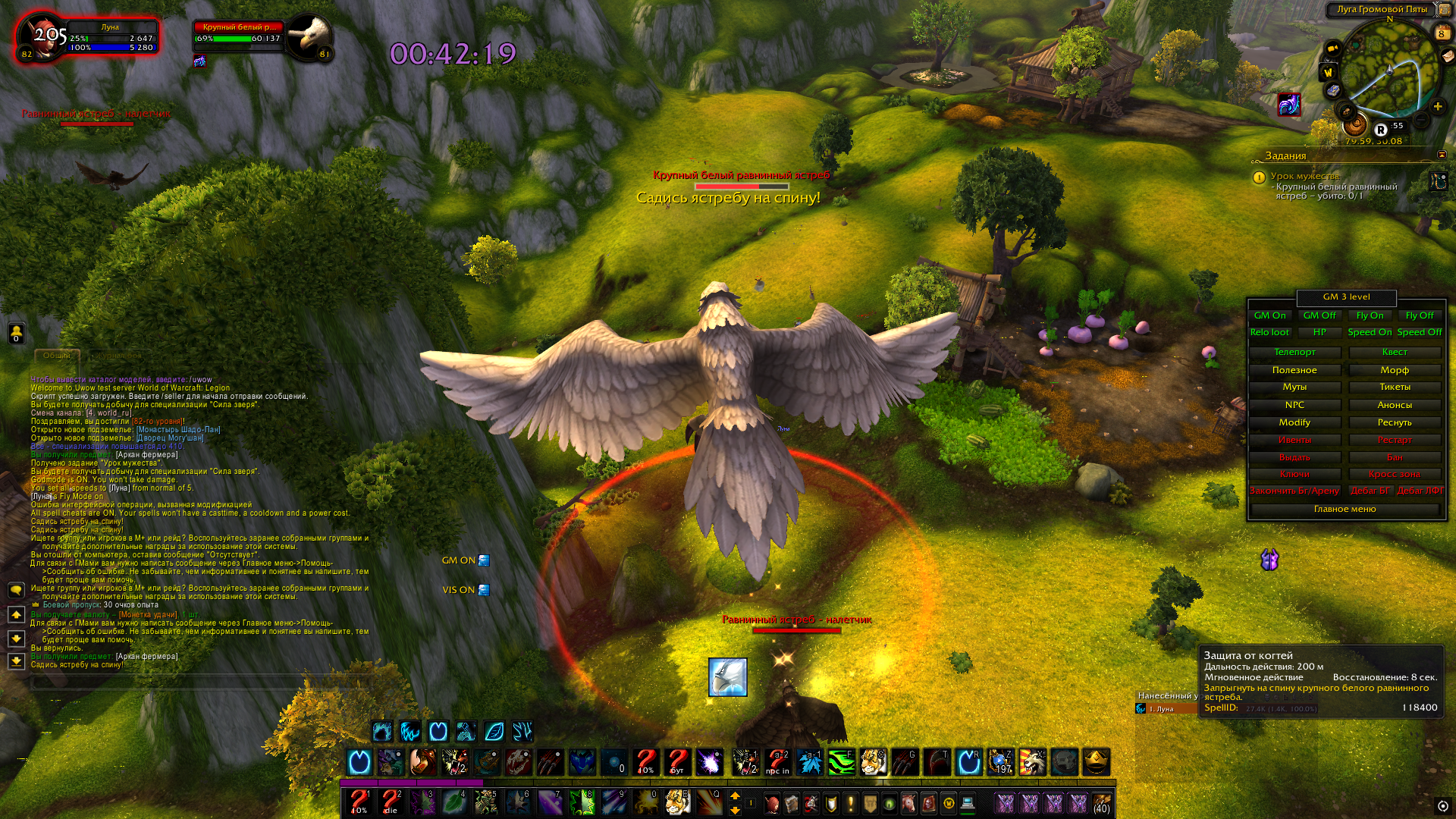
Task: Activate the 'die' macro action slot
Action: pos(391,802)
